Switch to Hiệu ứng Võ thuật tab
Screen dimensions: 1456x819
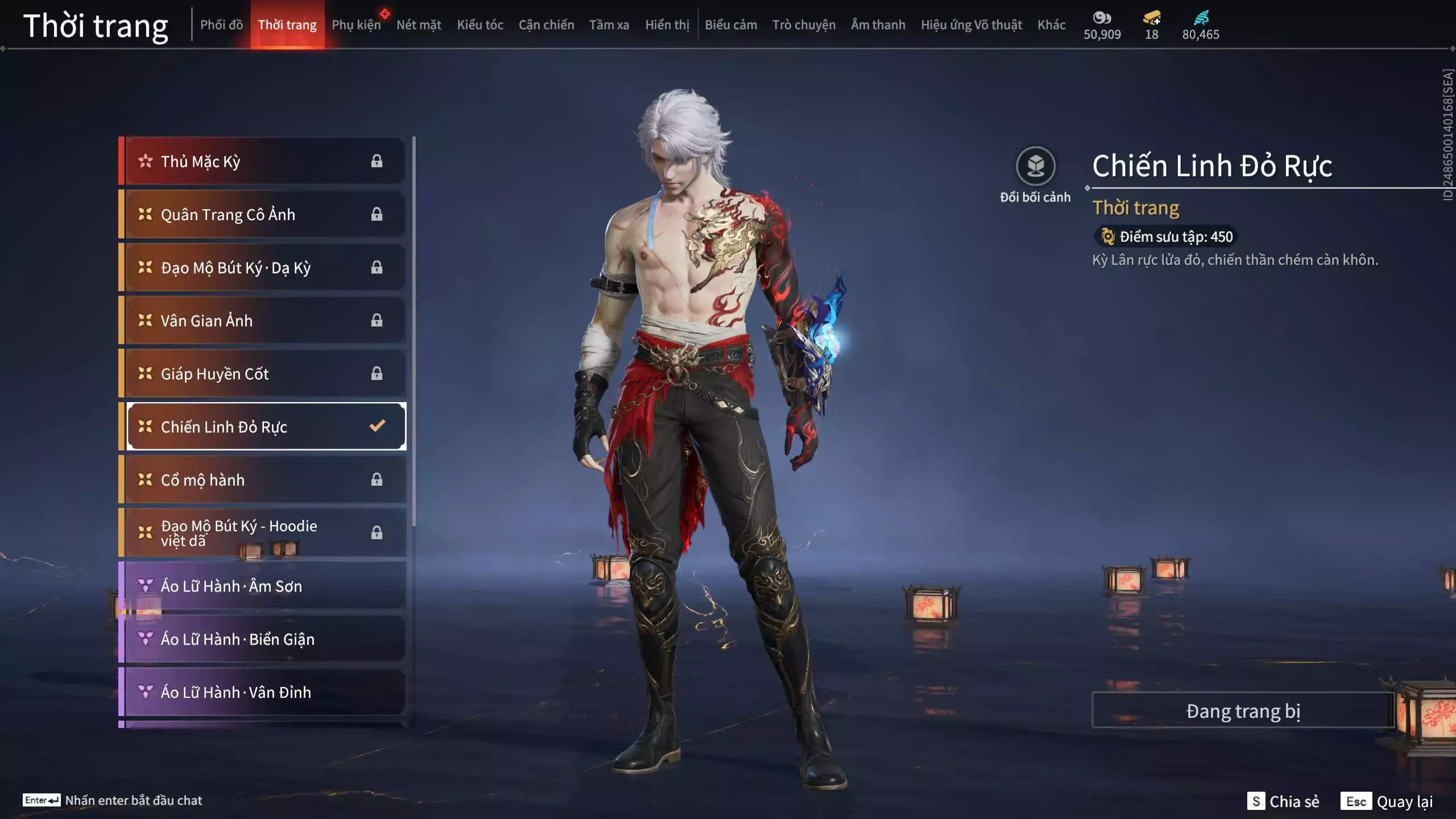pyautogui.click(x=971, y=25)
